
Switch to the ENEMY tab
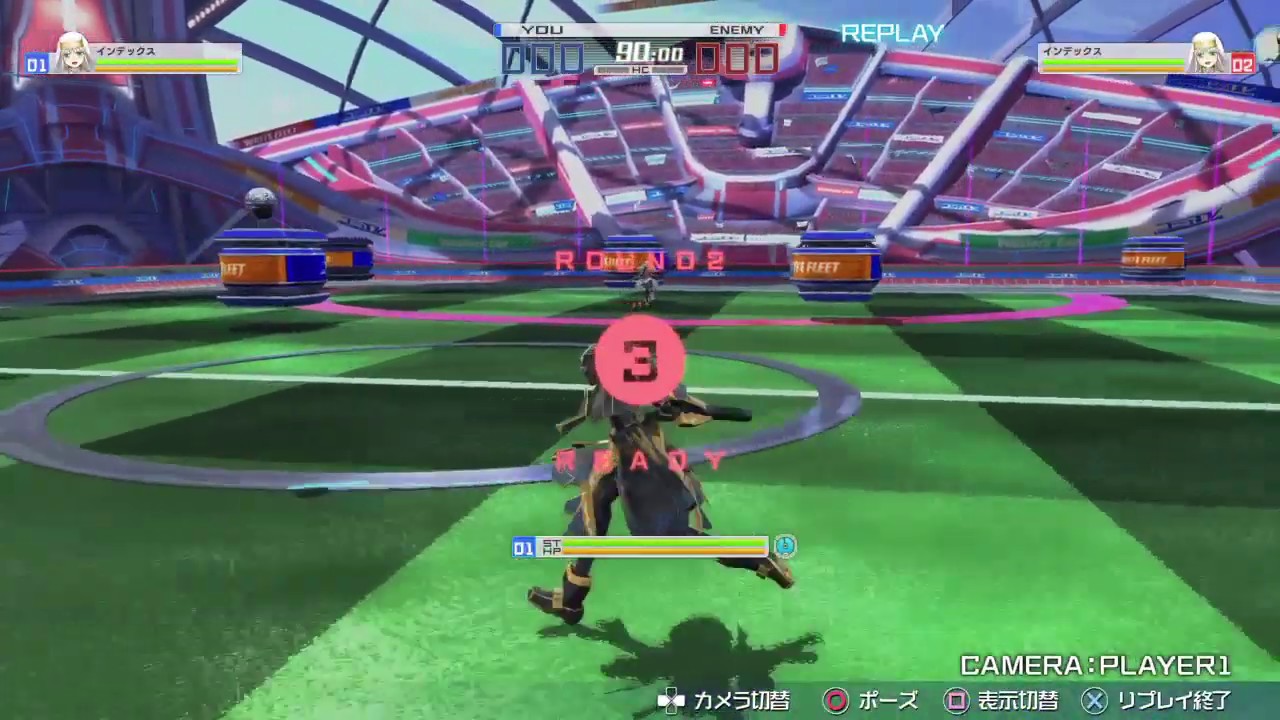[737, 29]
